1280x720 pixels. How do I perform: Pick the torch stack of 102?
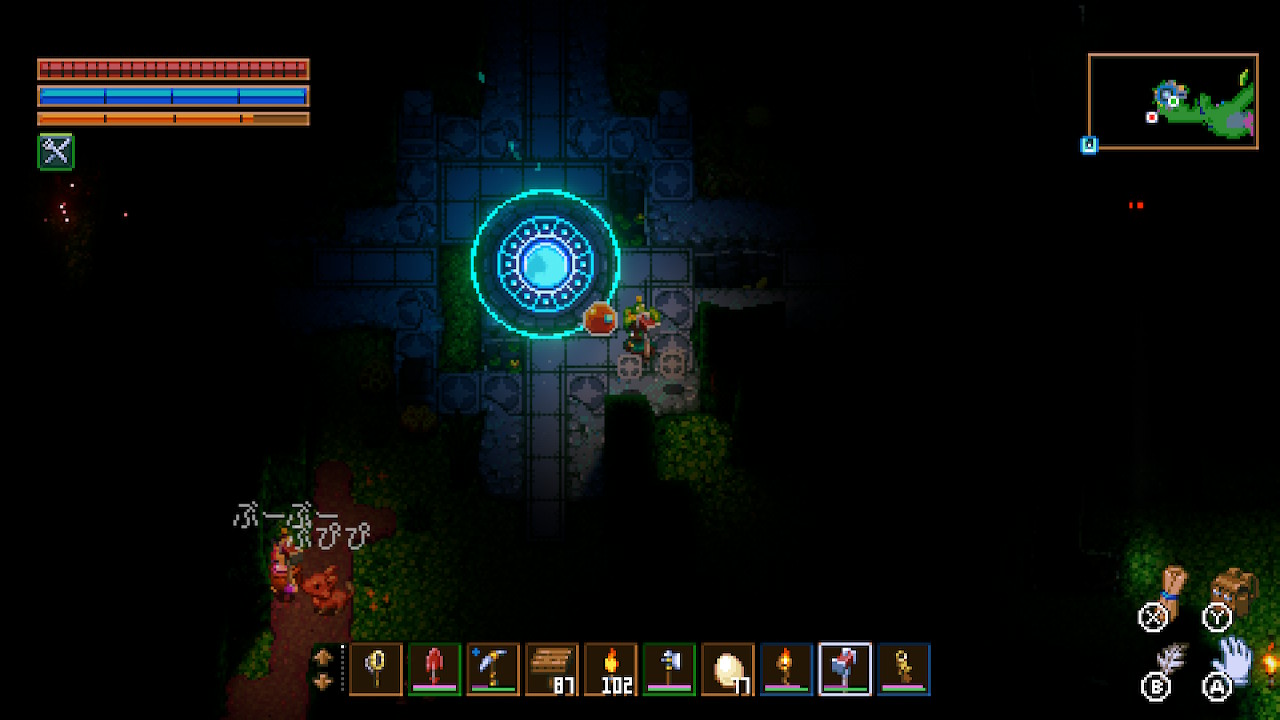[610, 668]
